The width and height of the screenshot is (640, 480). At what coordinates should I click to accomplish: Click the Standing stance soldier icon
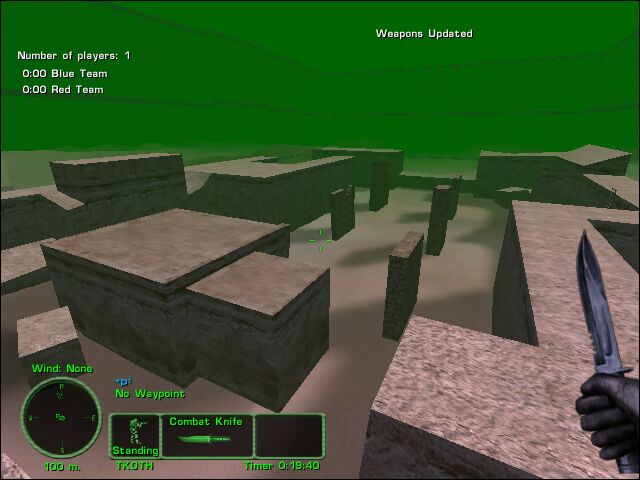tap(134, 431)
